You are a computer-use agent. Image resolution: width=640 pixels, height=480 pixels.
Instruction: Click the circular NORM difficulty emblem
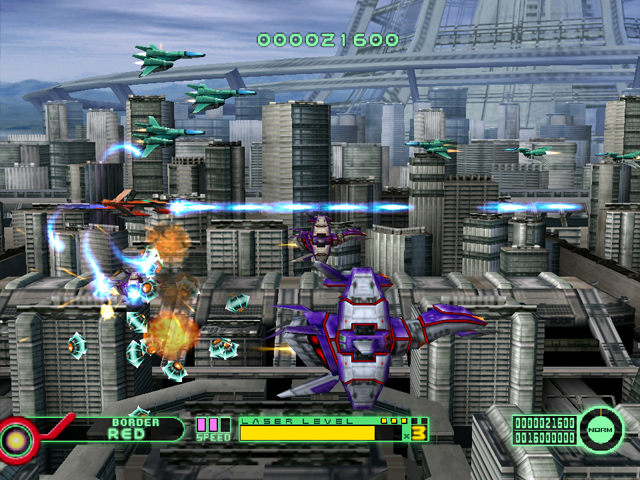[x=600, y=428]
